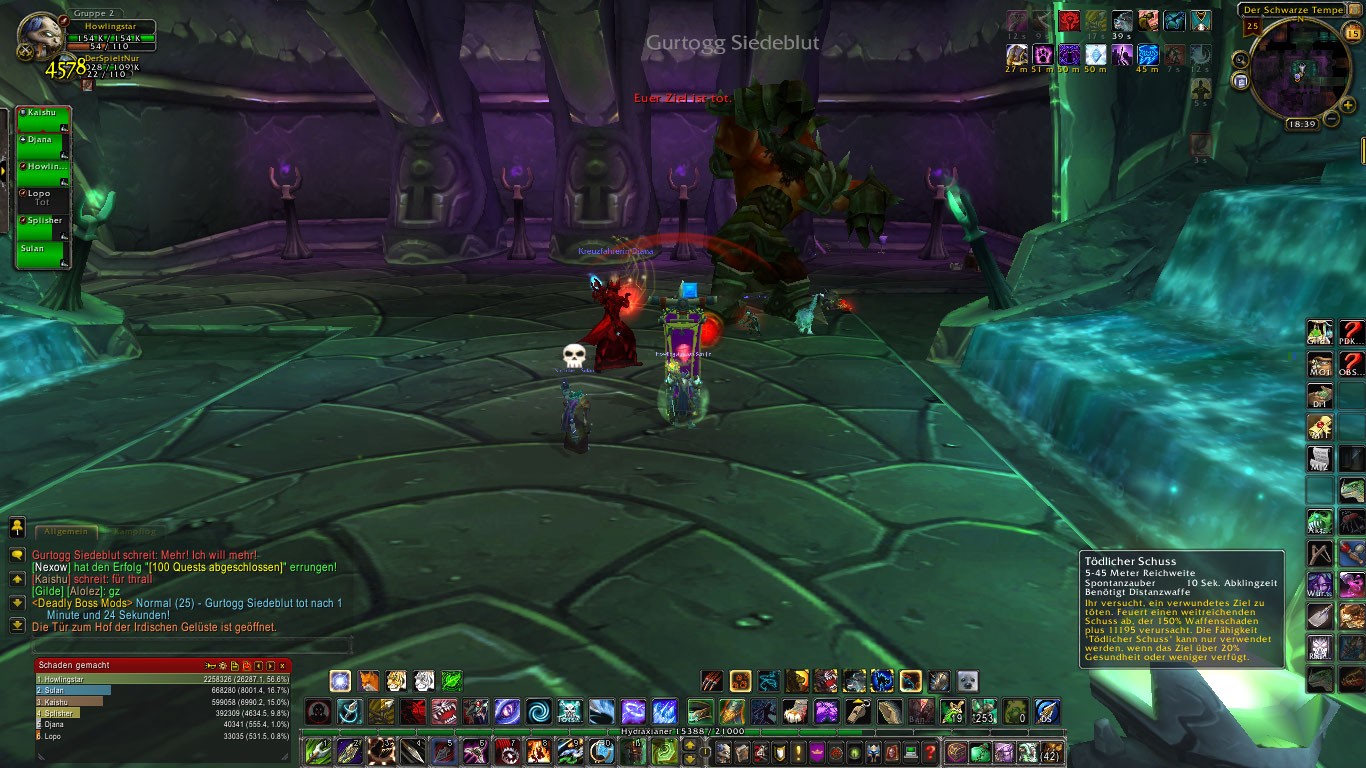The width and height of the screenshot is (1366, 768).
Task: Click the red Horde emblem buff icon
Action: click(1069, 21)
